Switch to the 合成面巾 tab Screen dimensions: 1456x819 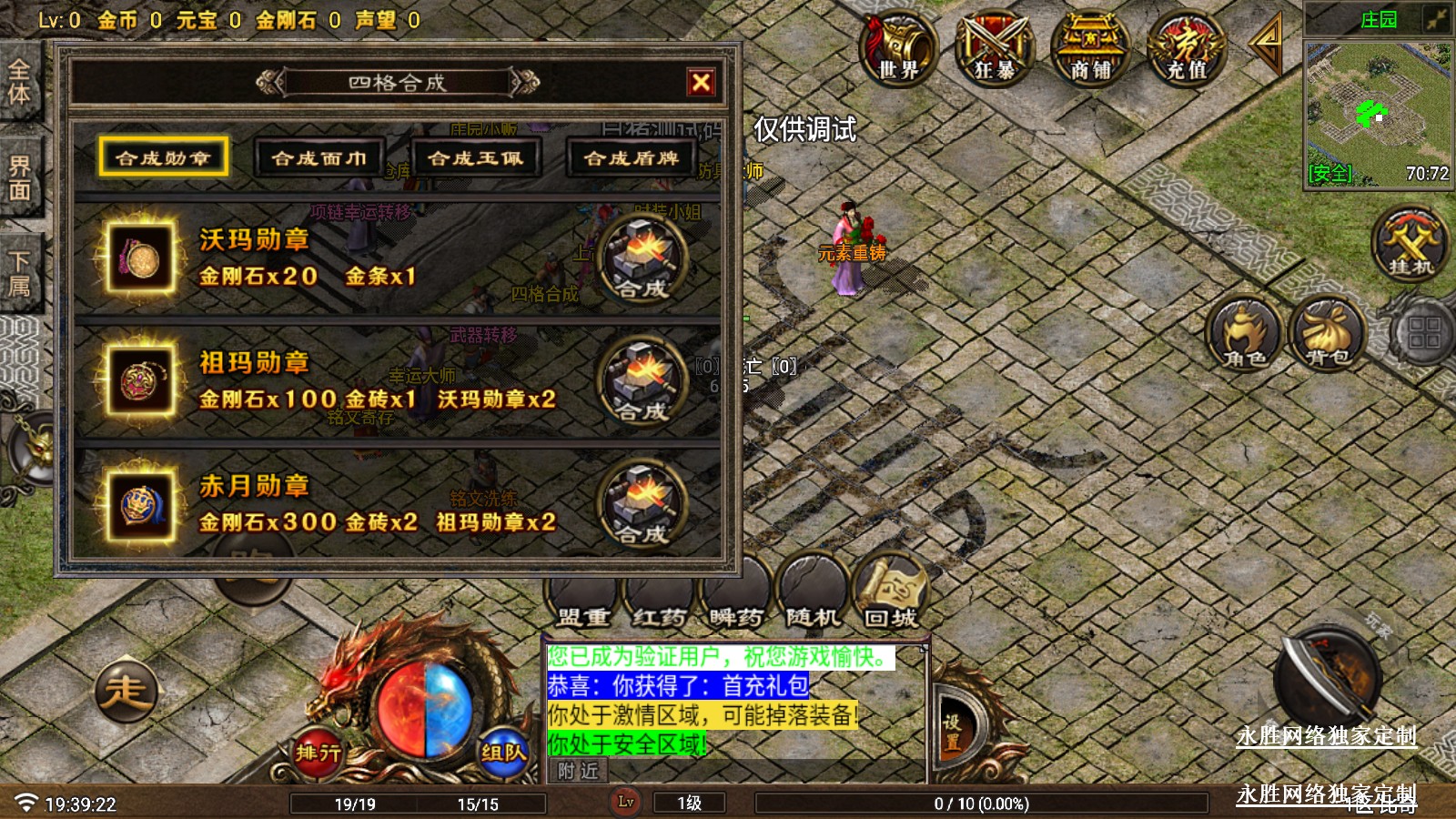coord(319,157)
